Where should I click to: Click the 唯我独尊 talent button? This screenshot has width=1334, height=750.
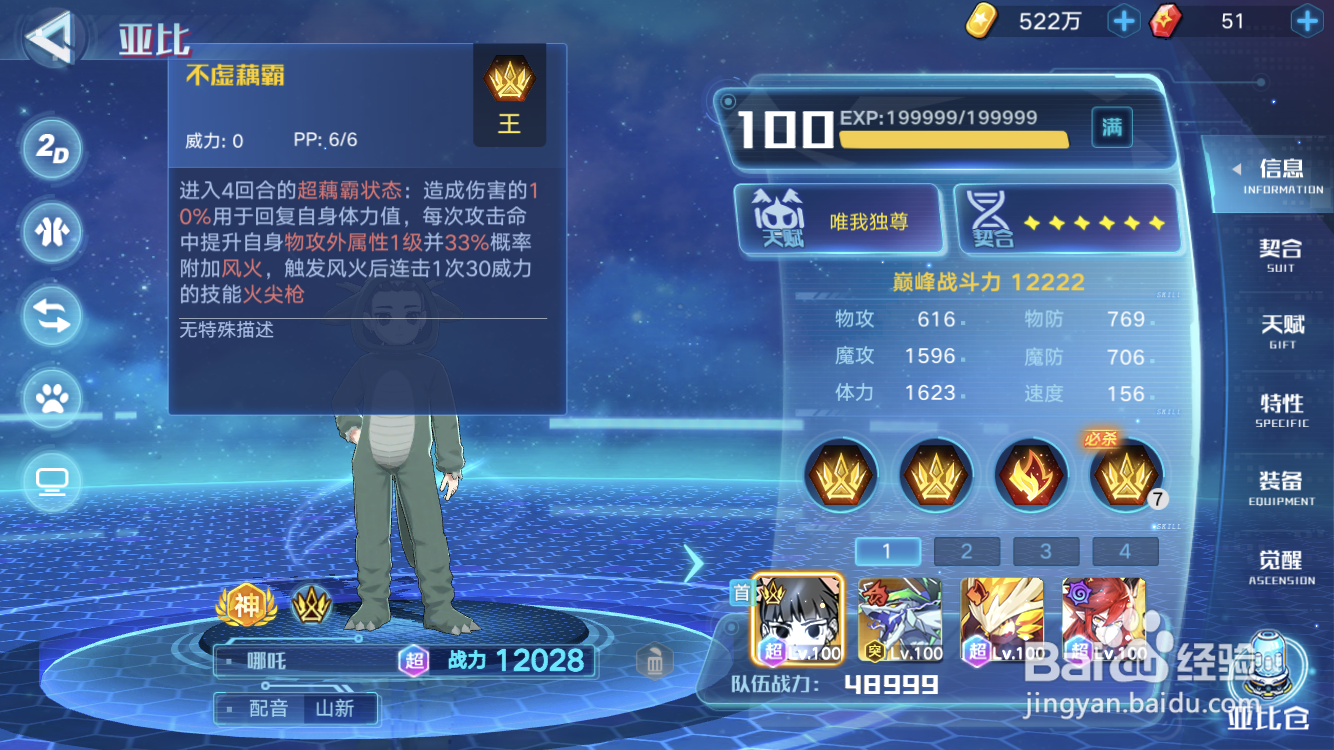(838, 219)
